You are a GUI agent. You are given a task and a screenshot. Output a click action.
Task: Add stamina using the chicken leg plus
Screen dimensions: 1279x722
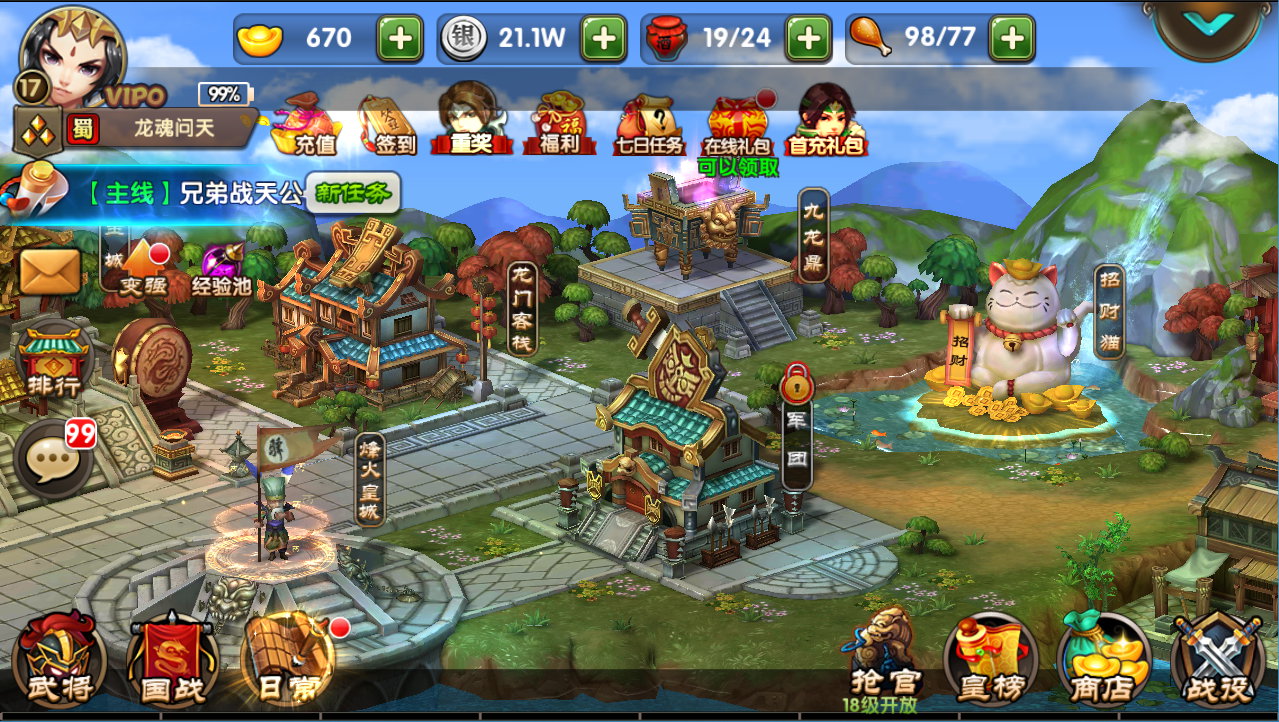click(x=1011, y=39)
